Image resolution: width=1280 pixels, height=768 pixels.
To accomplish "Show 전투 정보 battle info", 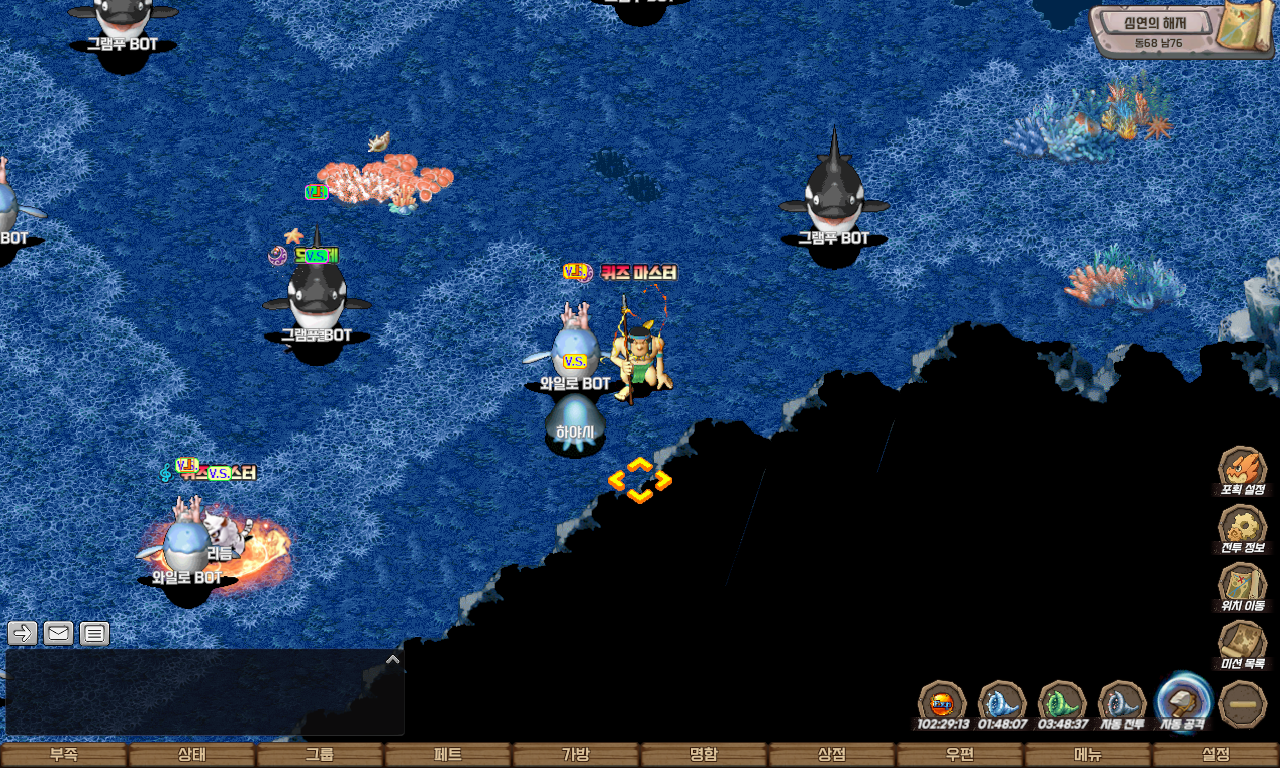I will click(1243, 527).
